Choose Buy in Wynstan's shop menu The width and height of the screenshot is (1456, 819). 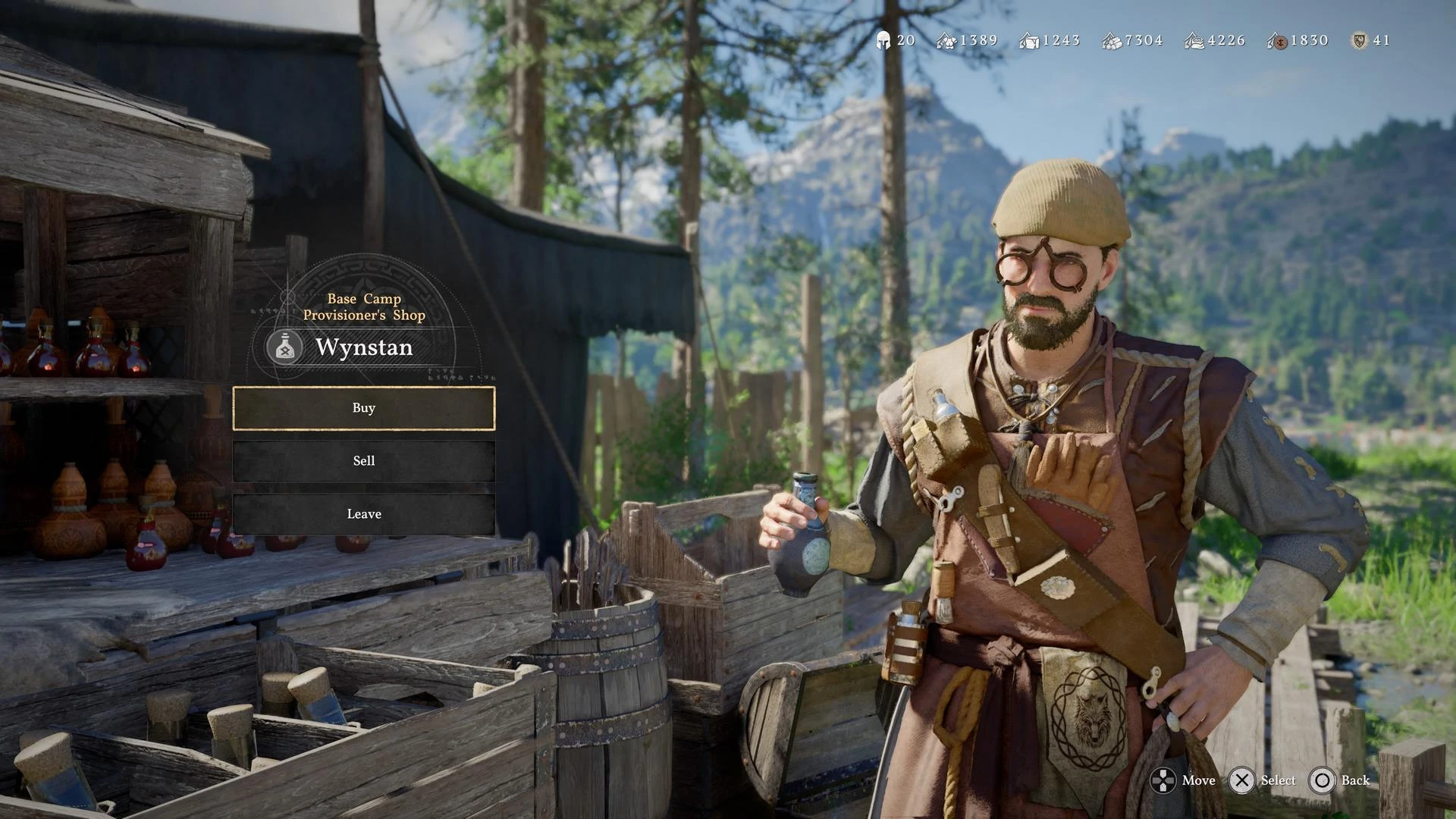click(364, 408)
